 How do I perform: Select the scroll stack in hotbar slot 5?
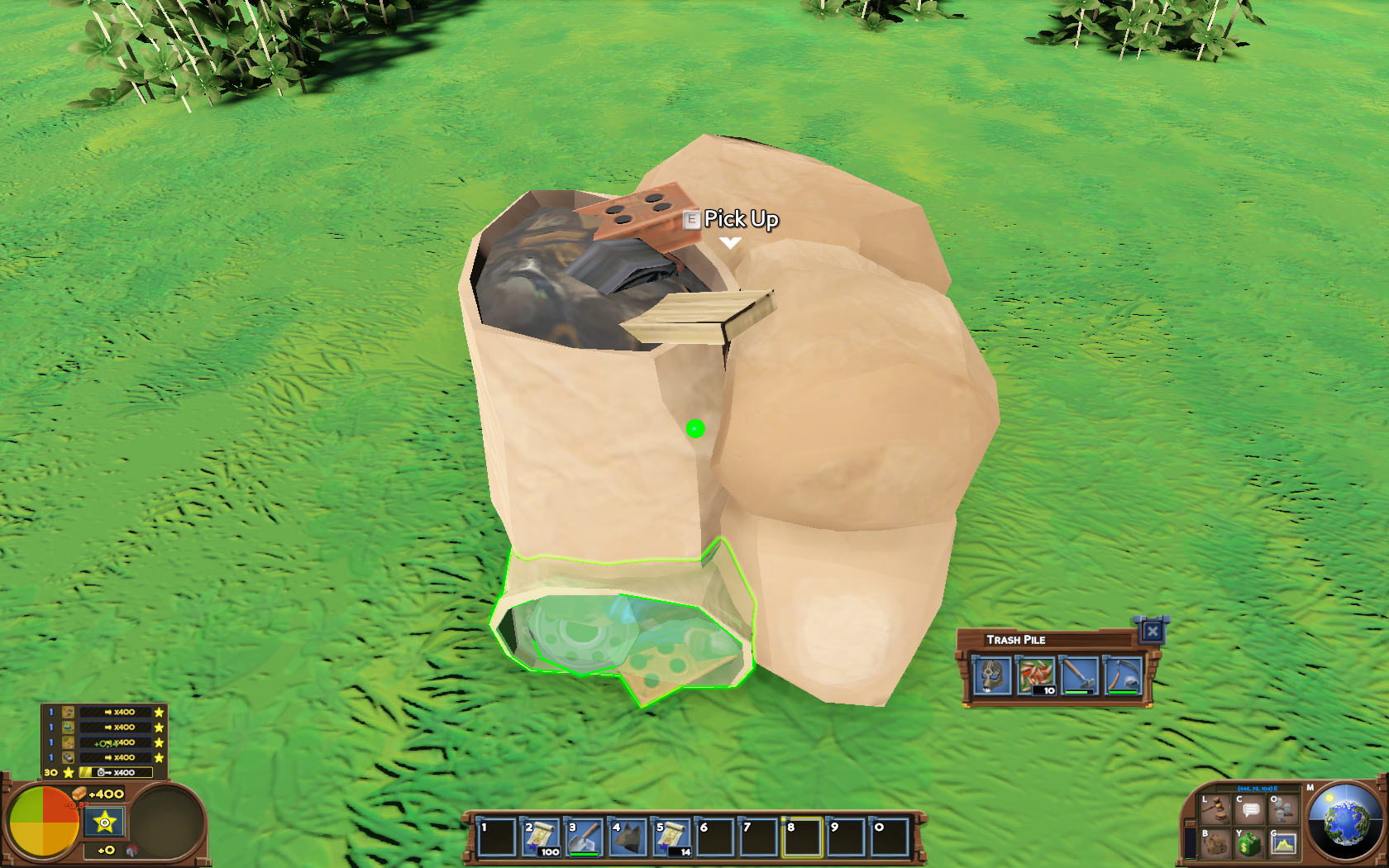(x=672, y=837)
